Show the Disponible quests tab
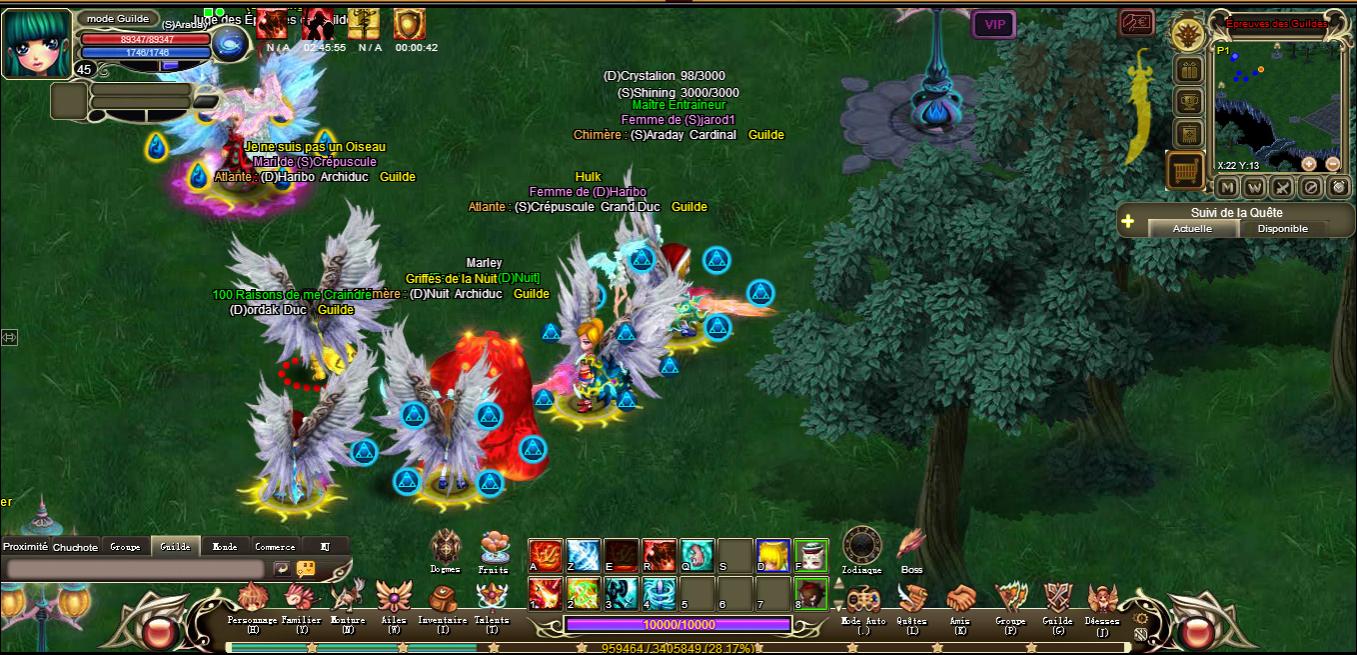 point(1282,229)
